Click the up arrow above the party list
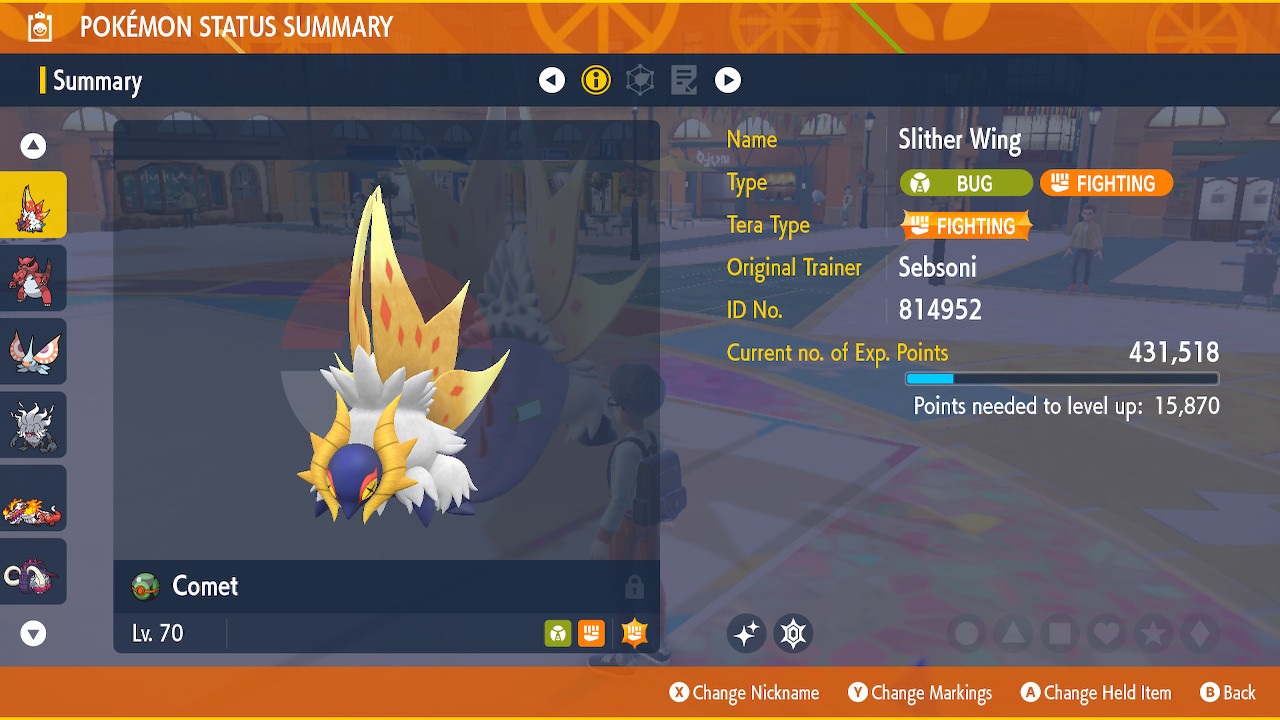 34,147
